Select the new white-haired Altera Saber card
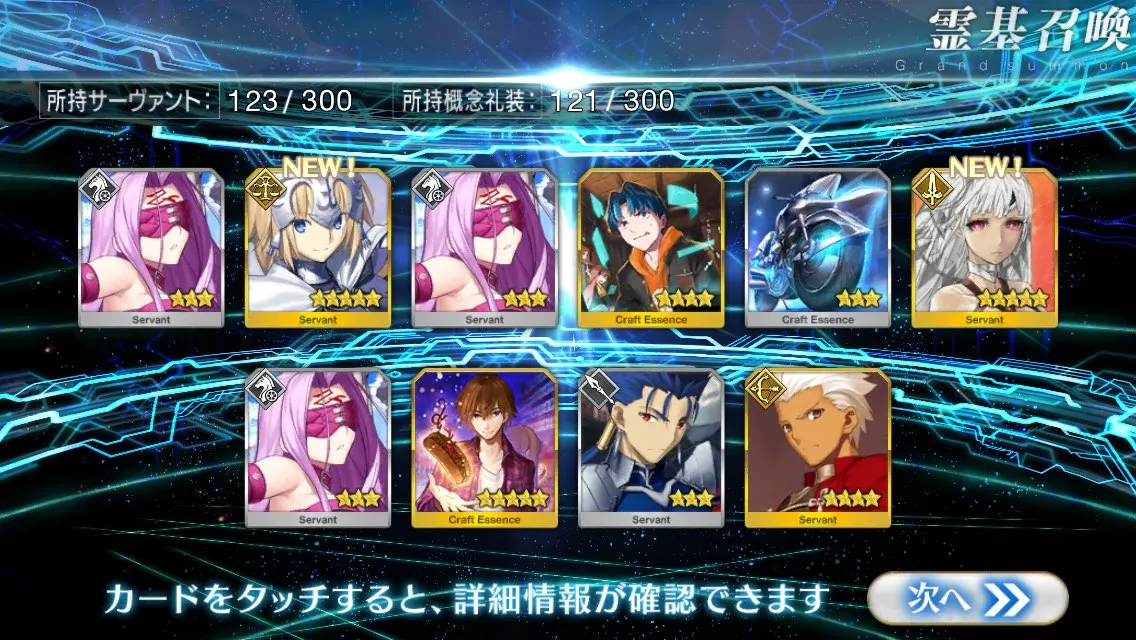The height and width of the screenshot is (640, 1136). pos(984,248)
